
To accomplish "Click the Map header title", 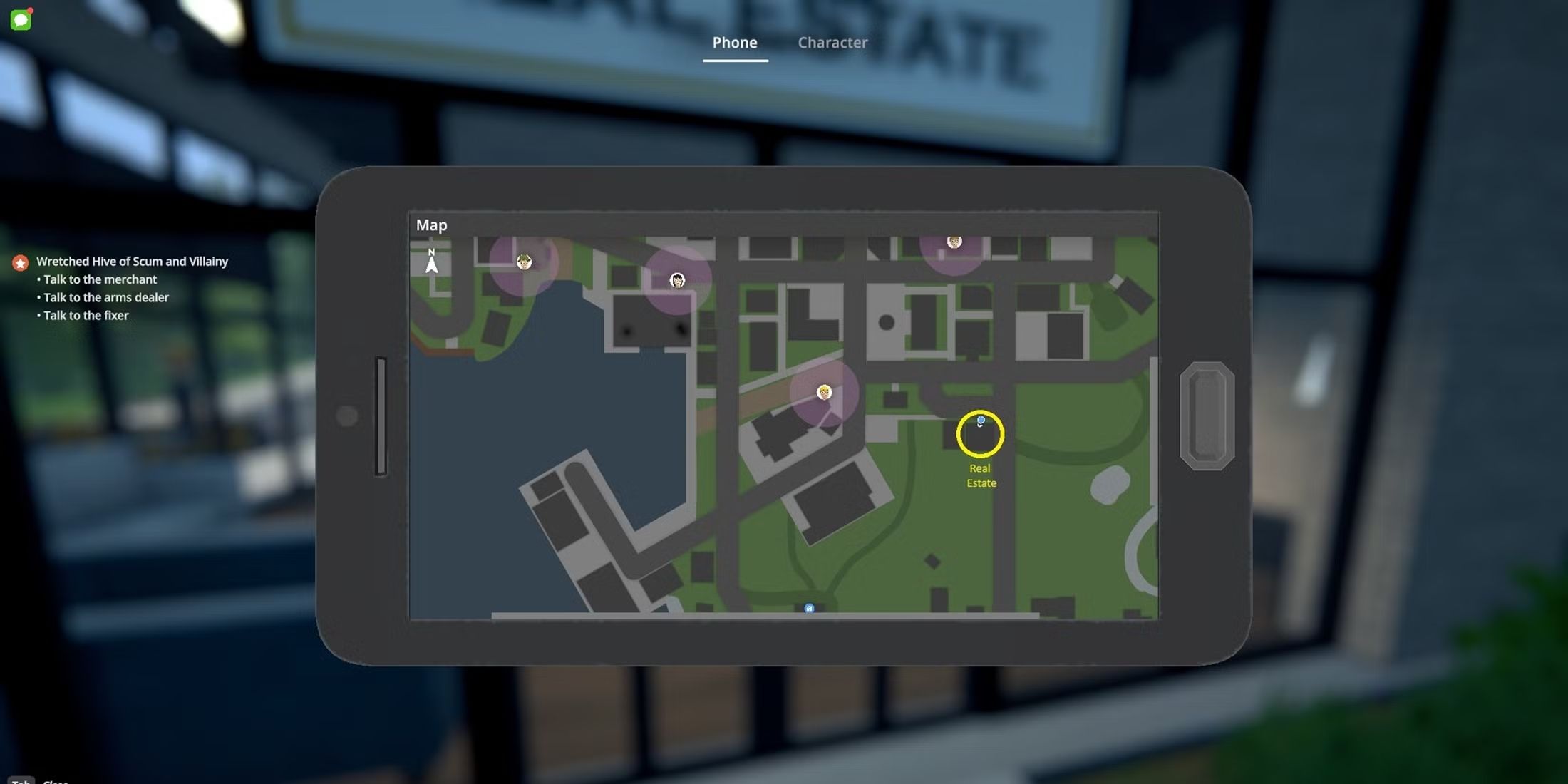I will 431,225.
